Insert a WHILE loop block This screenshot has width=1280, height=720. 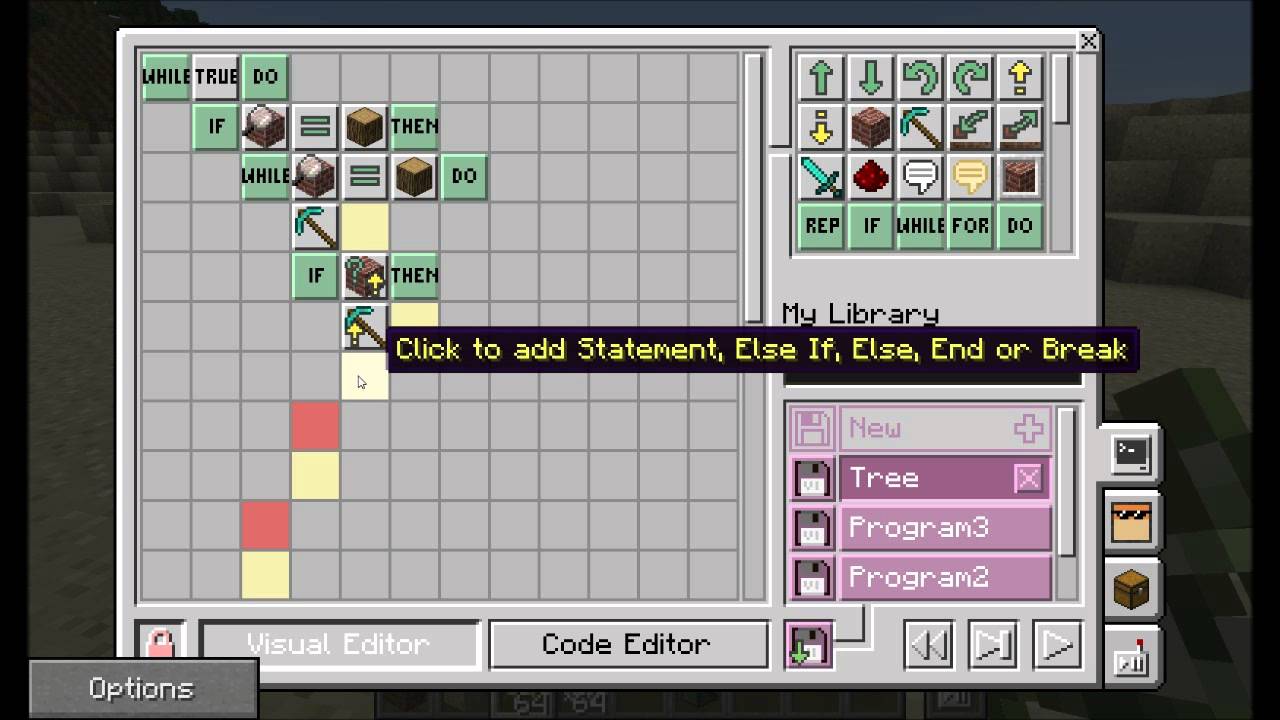(919, 227)
